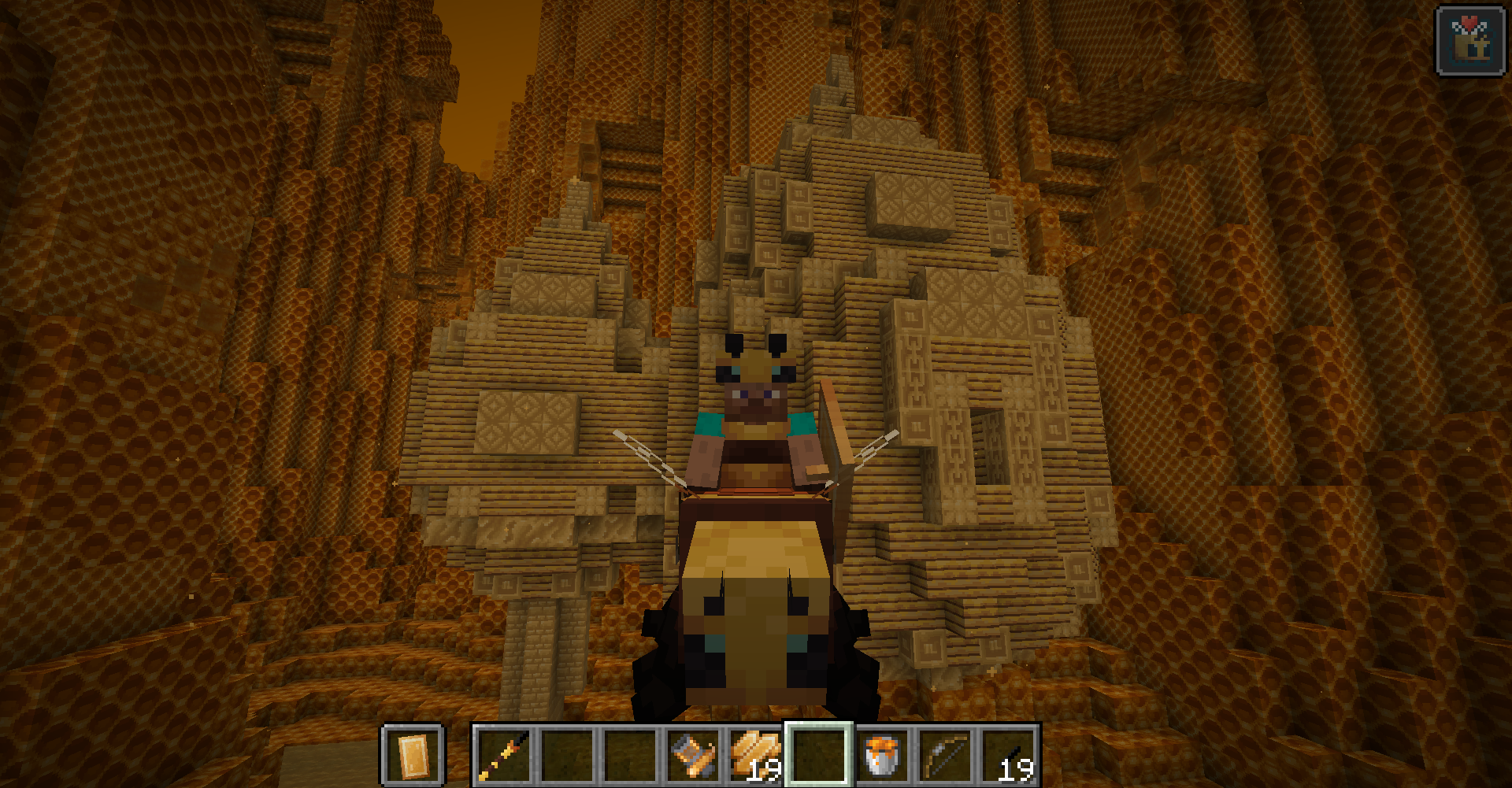The width and height of the screenshot is (1512, 788).
Task: Click the bee status effect icon
Action: pos(1470,41)
